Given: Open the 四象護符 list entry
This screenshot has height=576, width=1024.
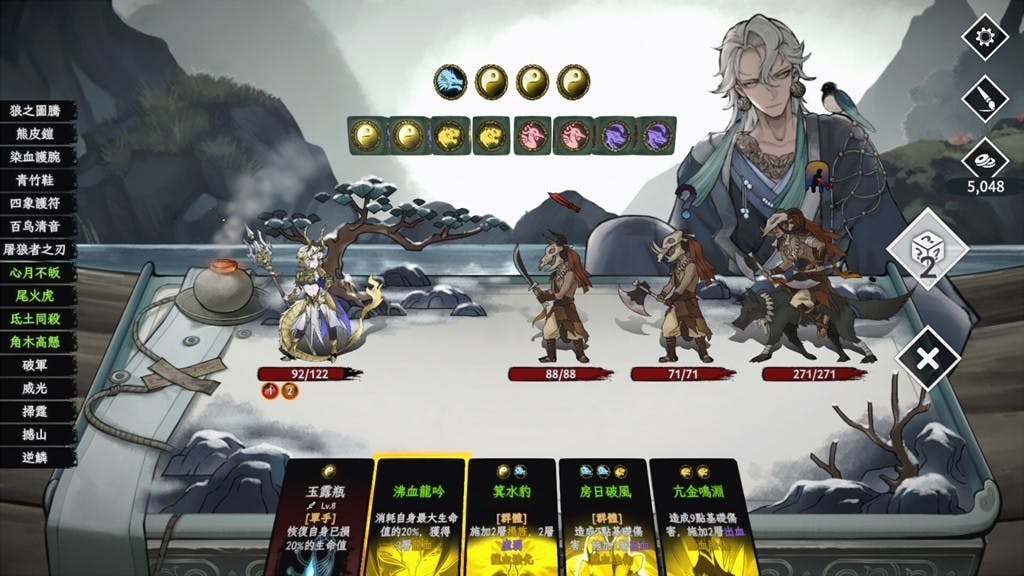Looking at the screenshot, I should 36,204.
